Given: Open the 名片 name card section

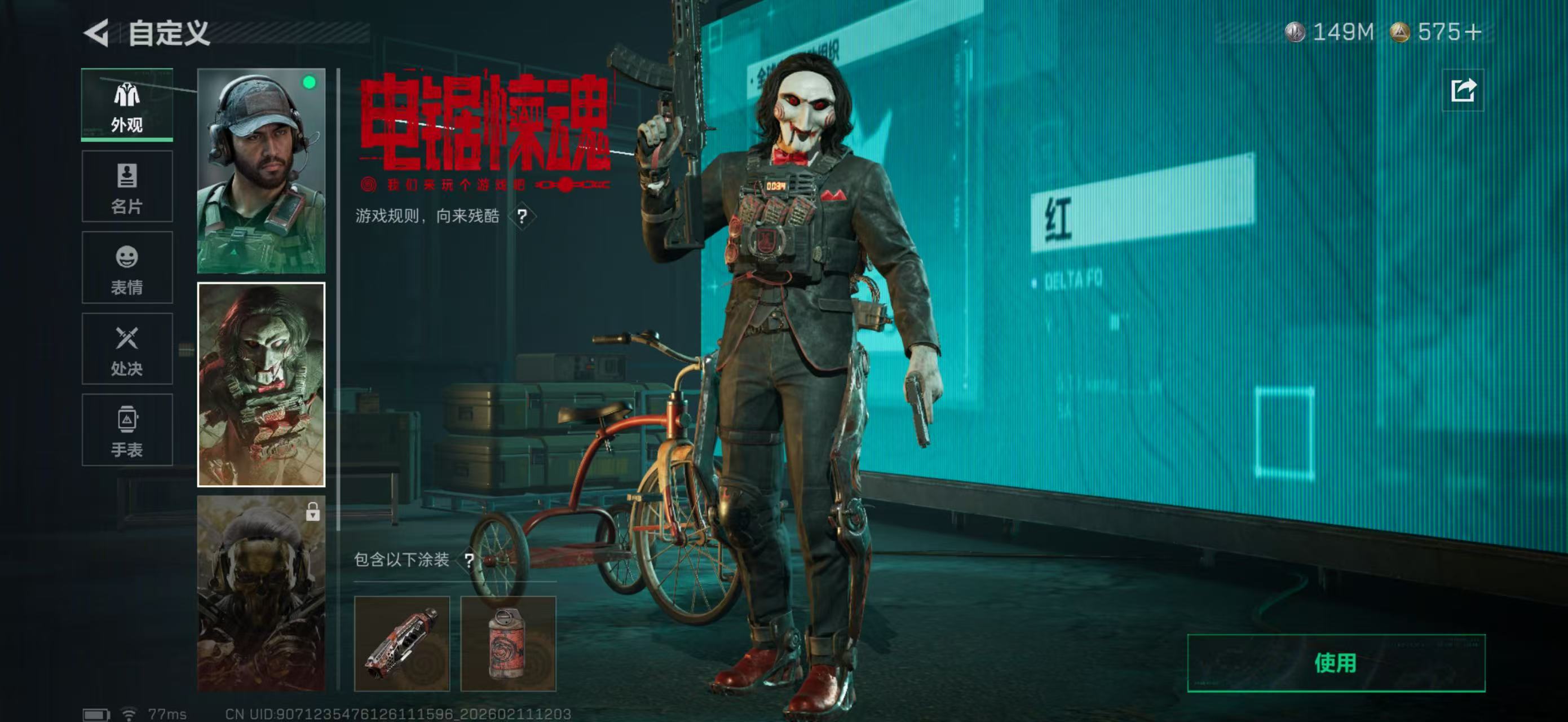Looking at the screenshot, I should pos(127,186).
